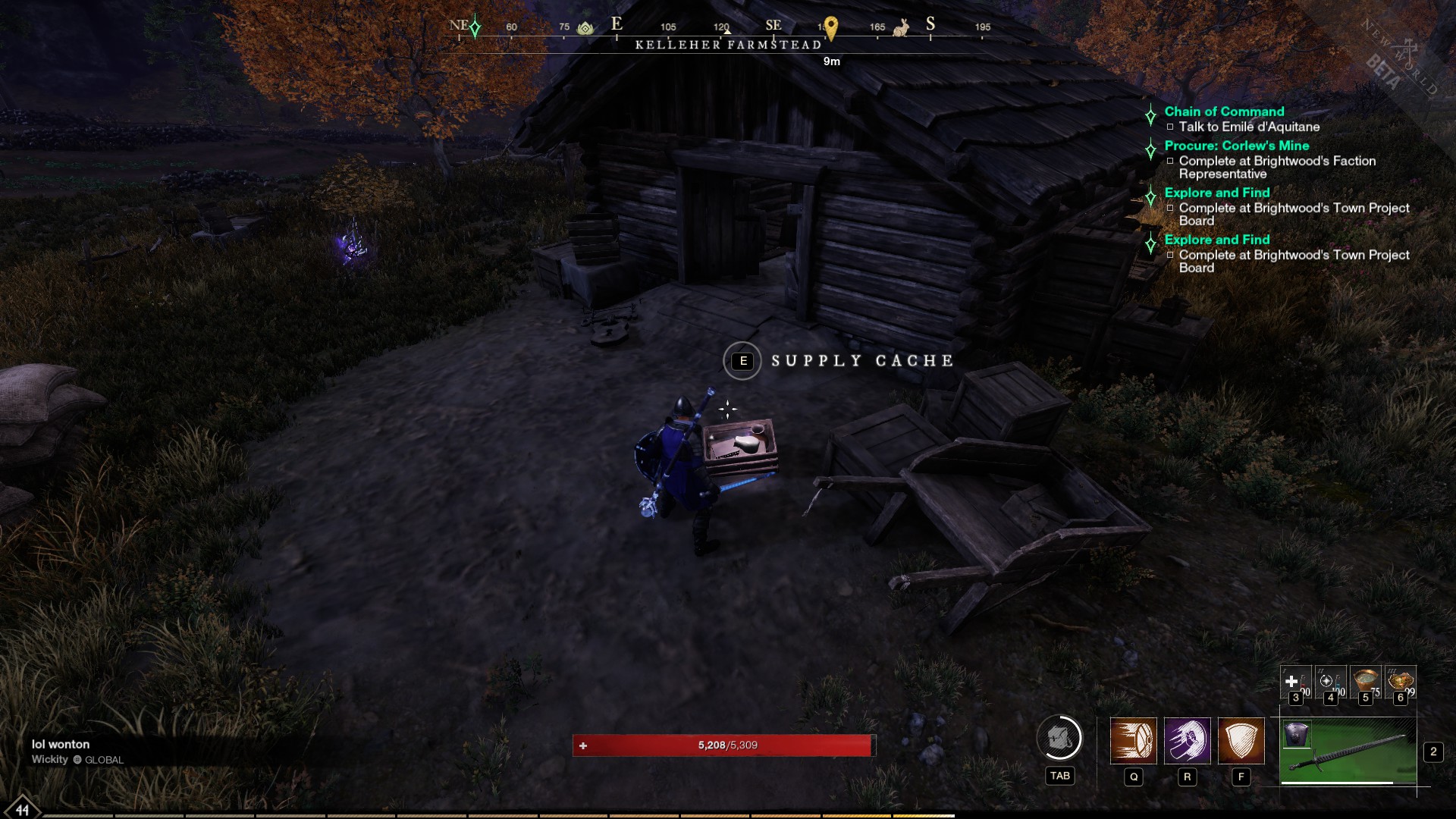Click the yellow waypoint marker on the compass
Image resolution: width=1456 pixels, height=819 pixels.
(x=832, y=26)
